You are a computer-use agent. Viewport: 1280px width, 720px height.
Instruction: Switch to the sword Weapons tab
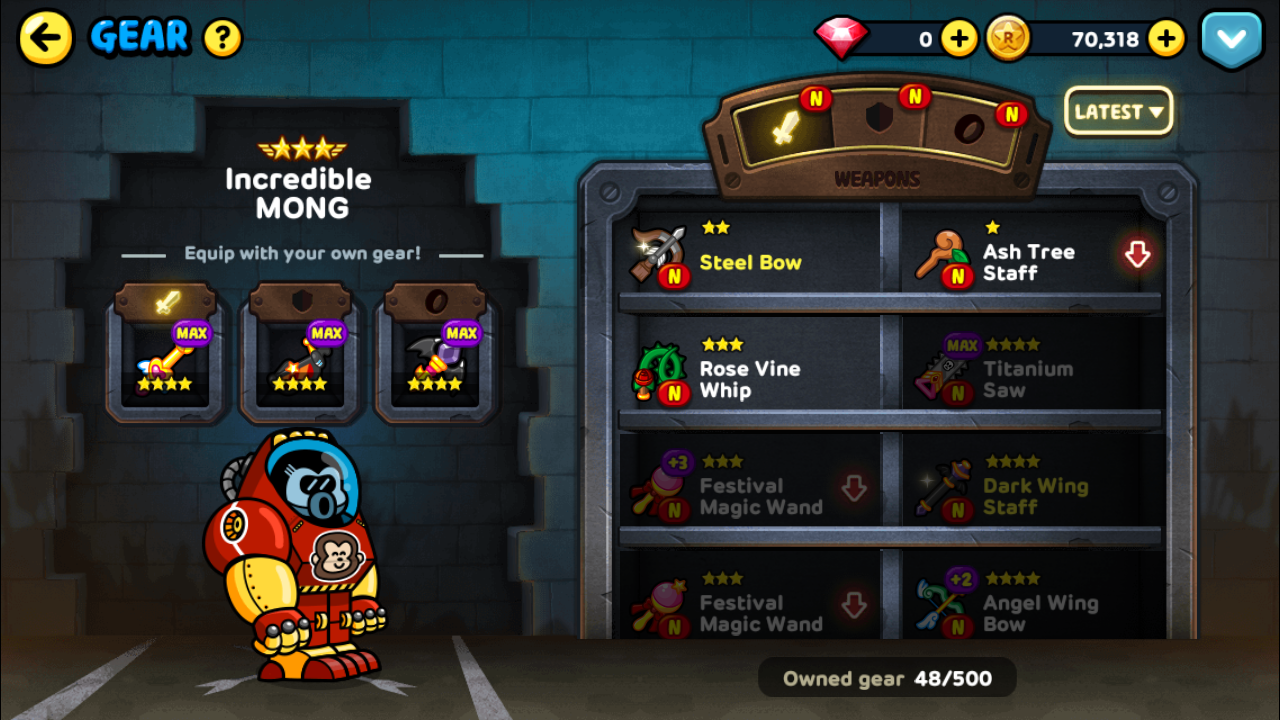[x=786, y=126]
